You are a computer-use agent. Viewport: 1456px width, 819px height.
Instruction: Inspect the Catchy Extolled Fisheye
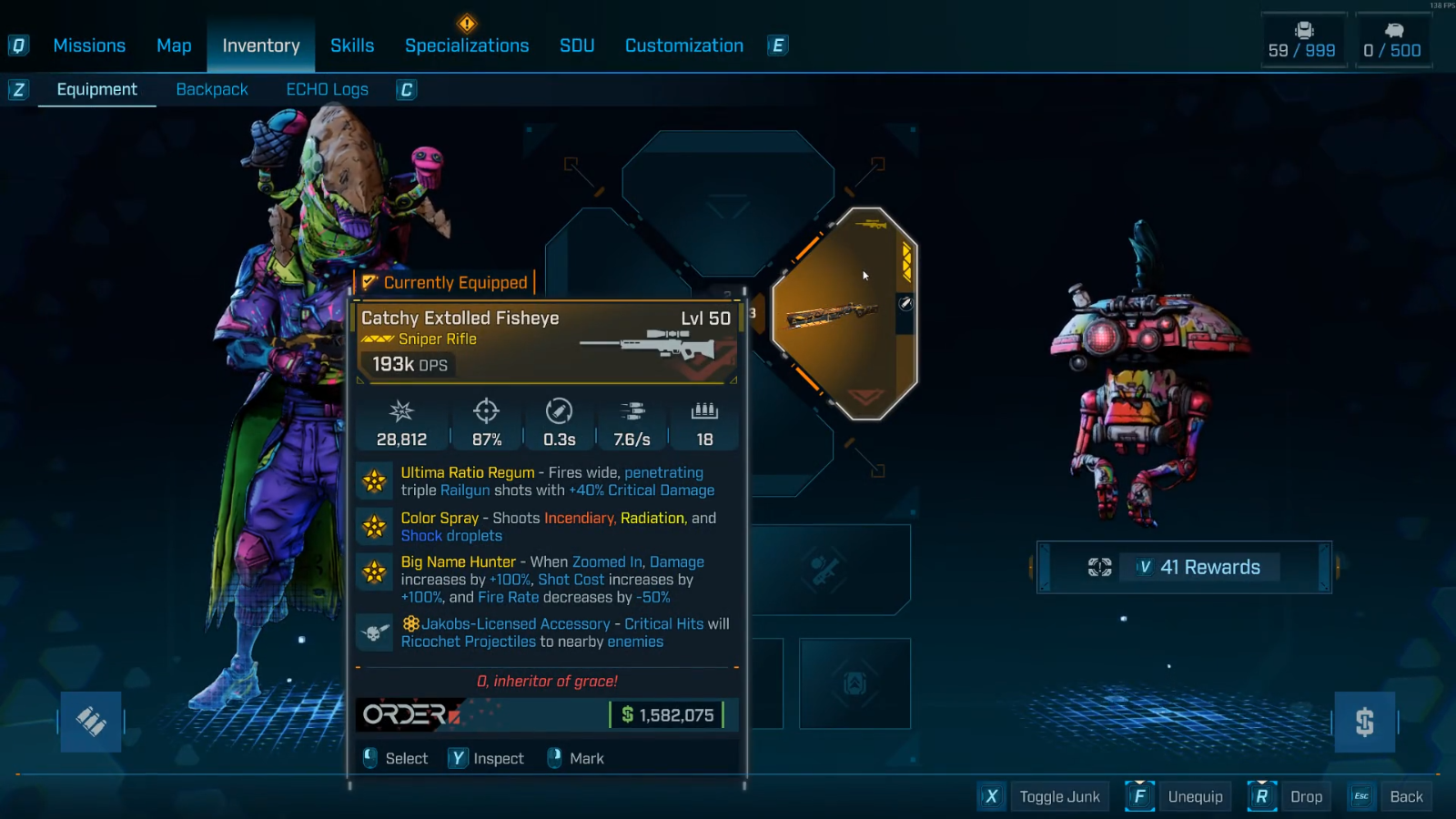(487, 759)
